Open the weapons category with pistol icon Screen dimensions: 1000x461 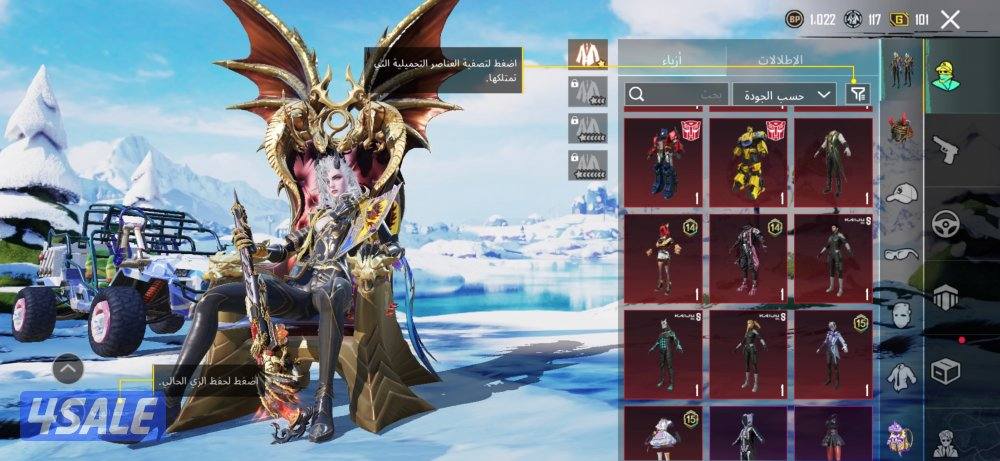pos(946,151)
